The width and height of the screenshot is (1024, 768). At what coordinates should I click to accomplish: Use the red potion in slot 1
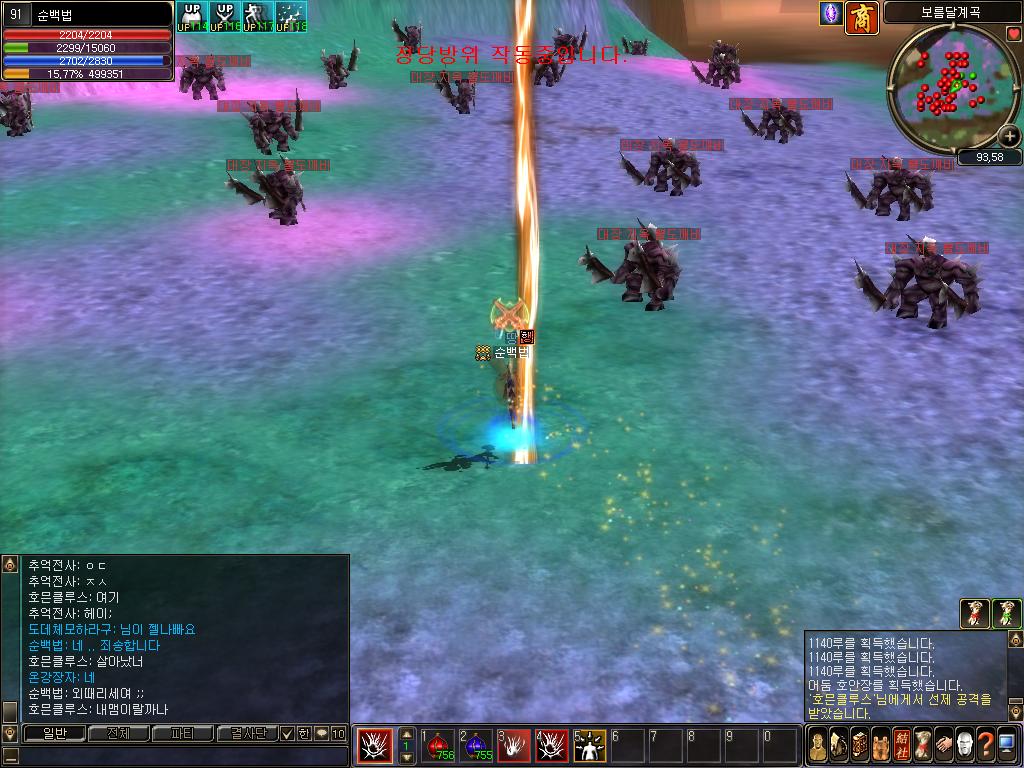(438, 745)
